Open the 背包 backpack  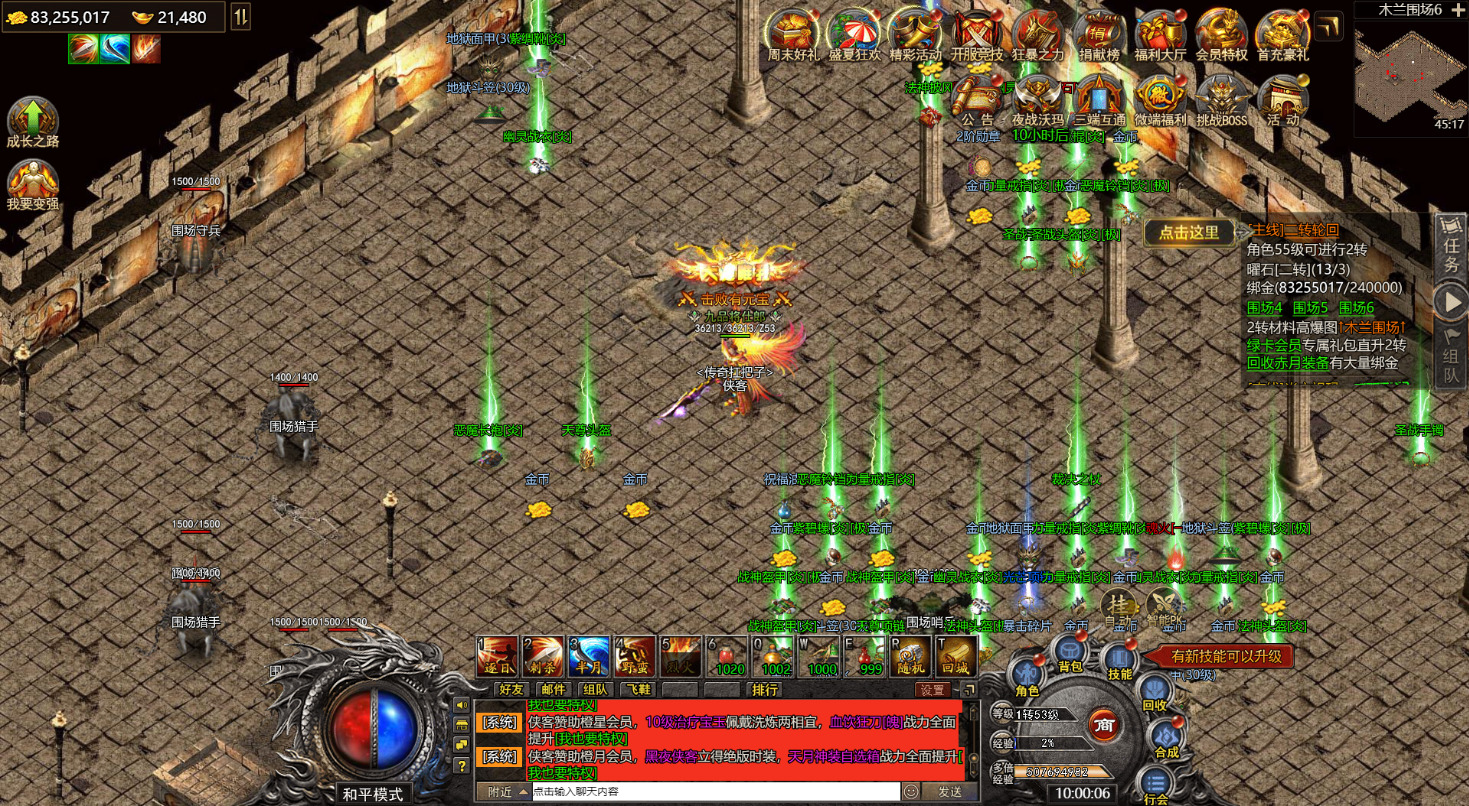[1069, 656]
